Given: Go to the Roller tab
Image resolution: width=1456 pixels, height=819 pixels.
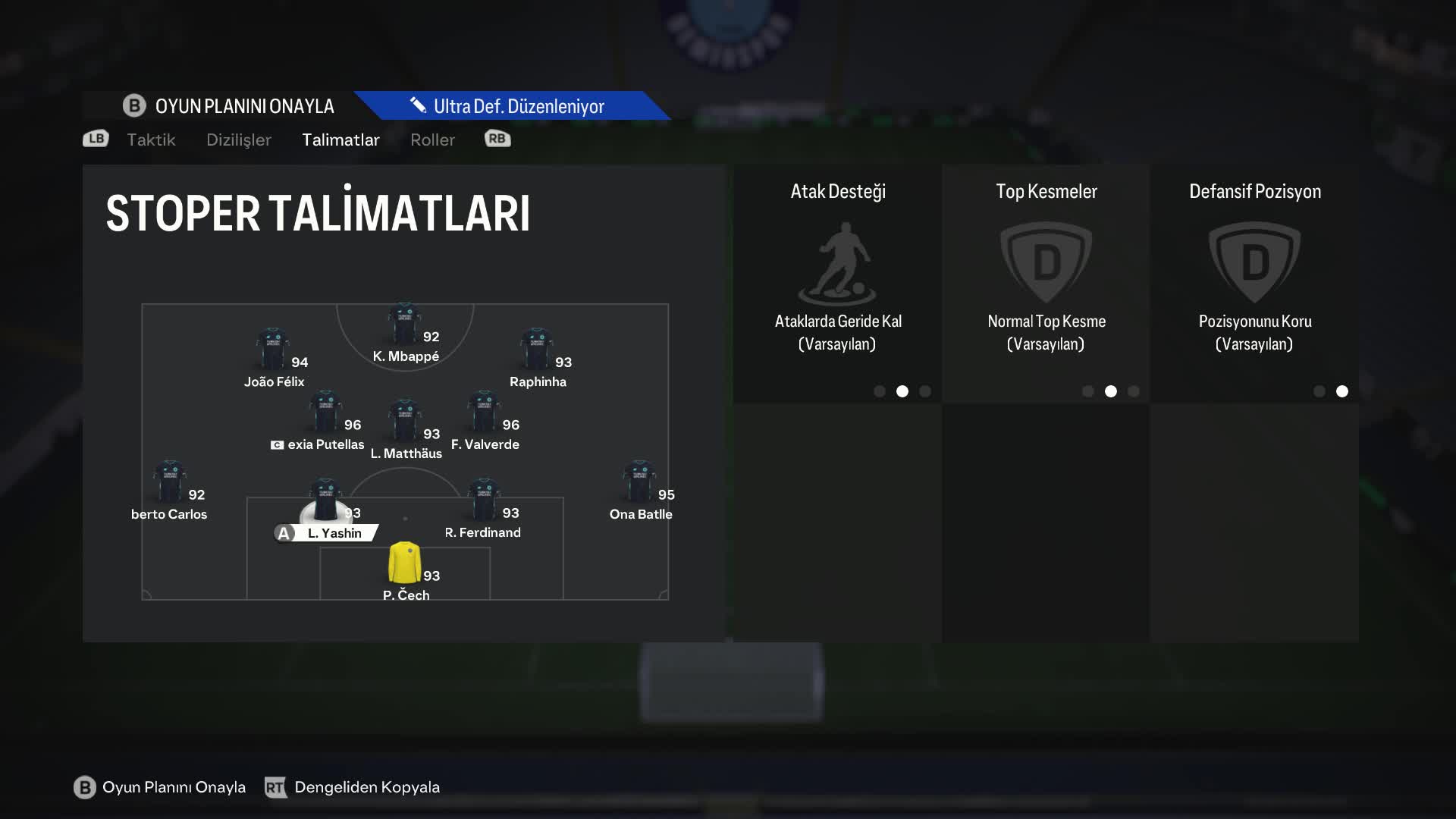Looking at the screenshot, I should click(x=432, y=140).
